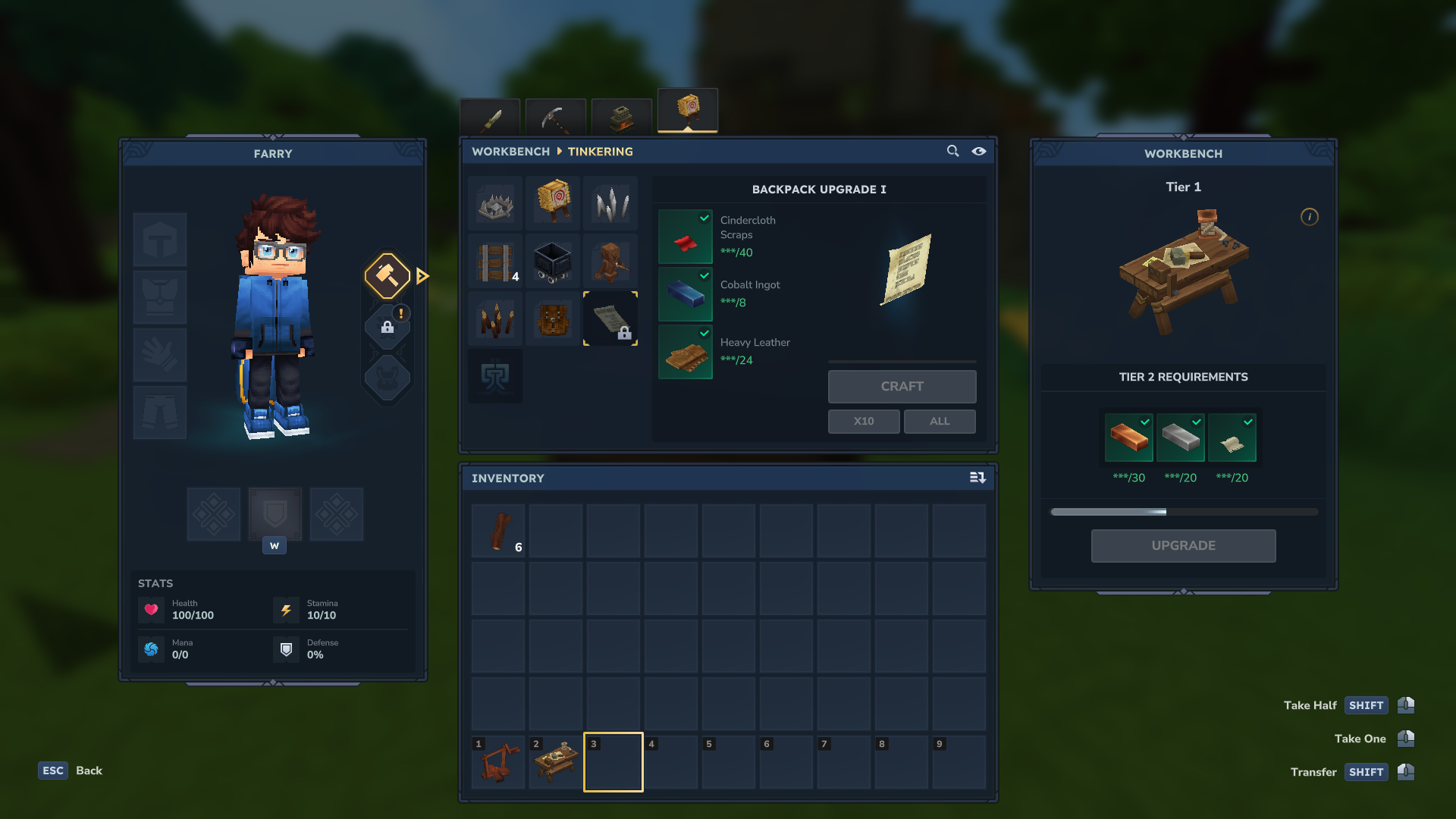
Task: Craft all with the ALL button
Action: click(940, 422)
